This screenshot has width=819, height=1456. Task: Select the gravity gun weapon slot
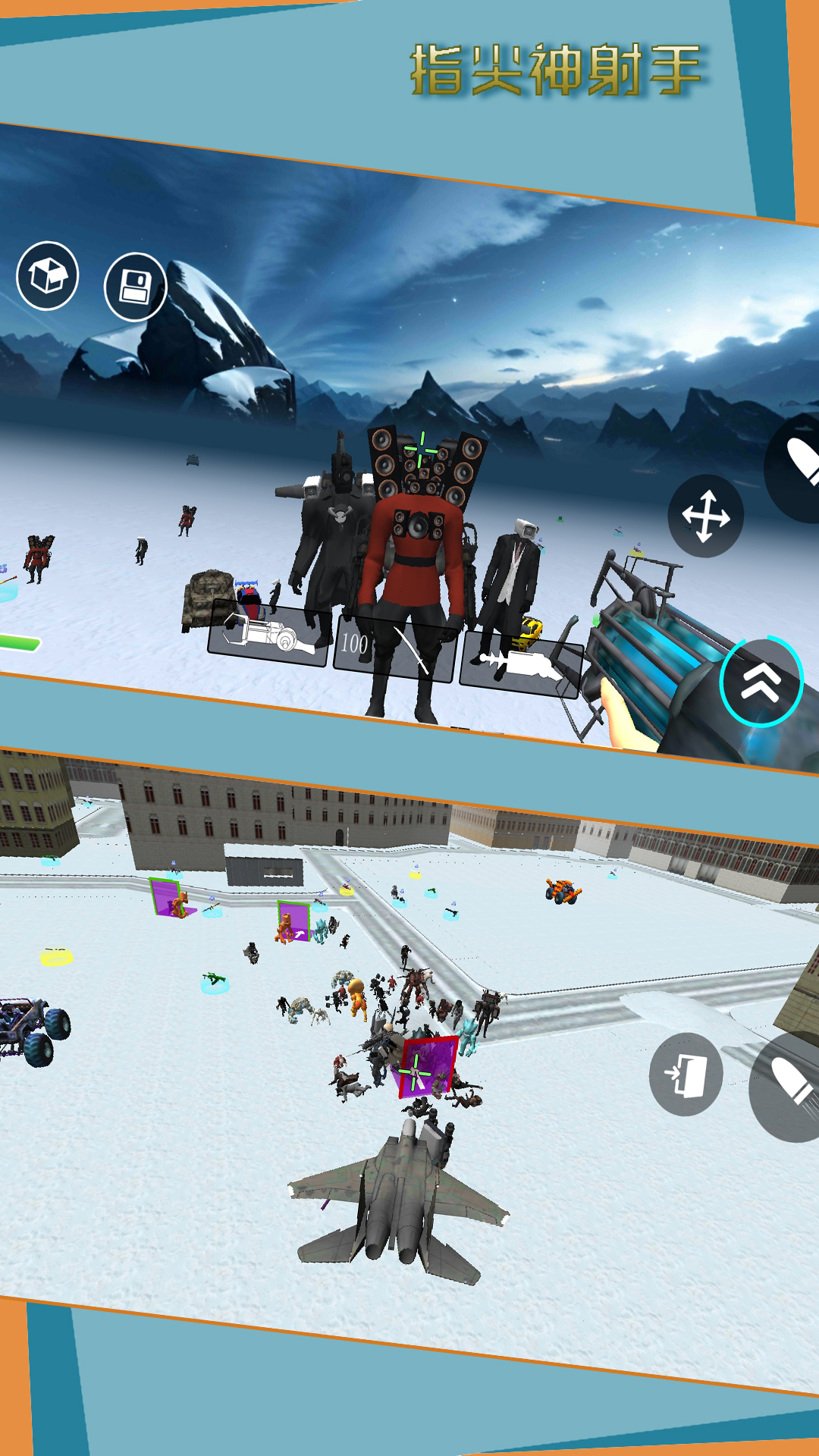[268, 634]
